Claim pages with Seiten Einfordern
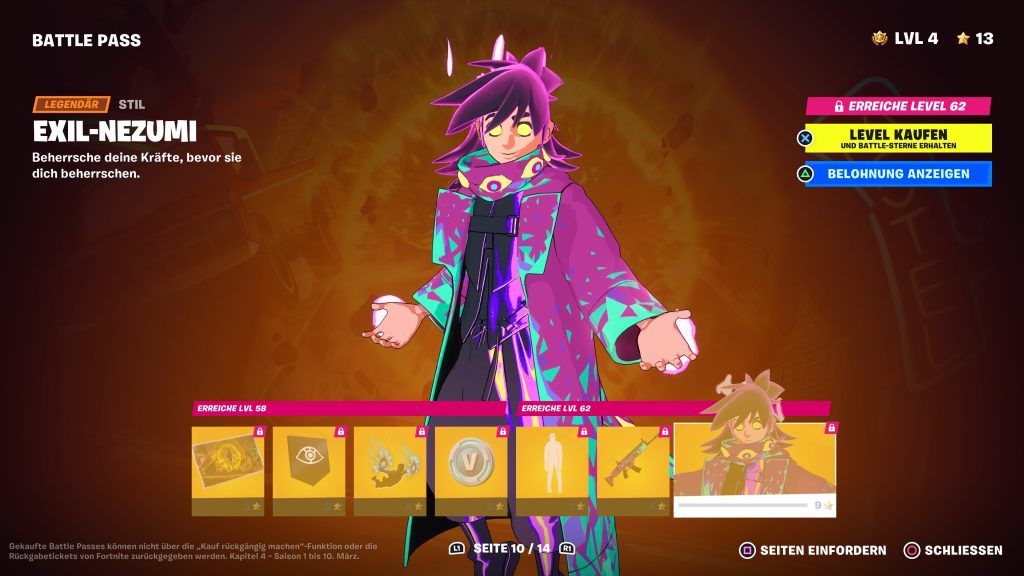The image size is (1024, 576). (813, 550)
